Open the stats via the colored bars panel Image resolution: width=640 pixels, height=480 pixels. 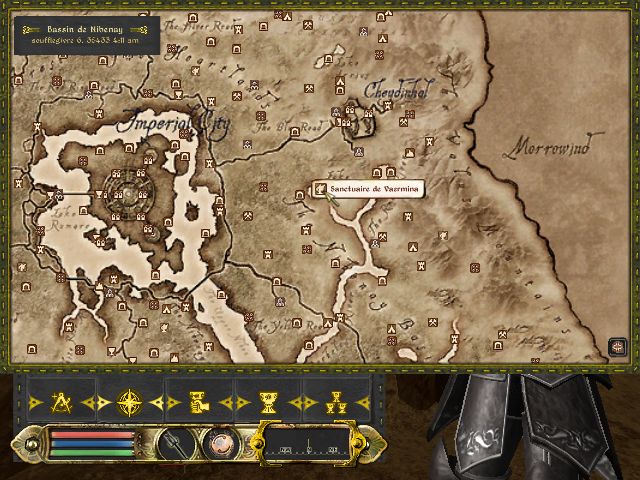click(92, 442)
